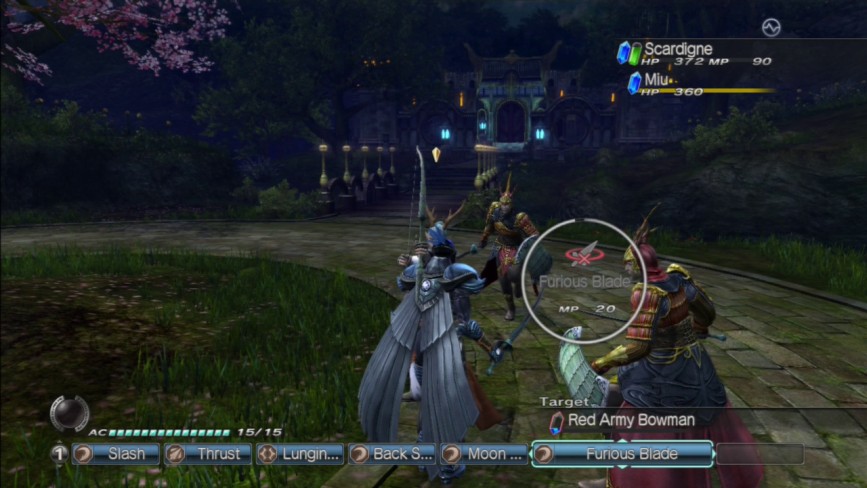
Task: Use the Back S... skill slot
Action: tap(391, 454)
